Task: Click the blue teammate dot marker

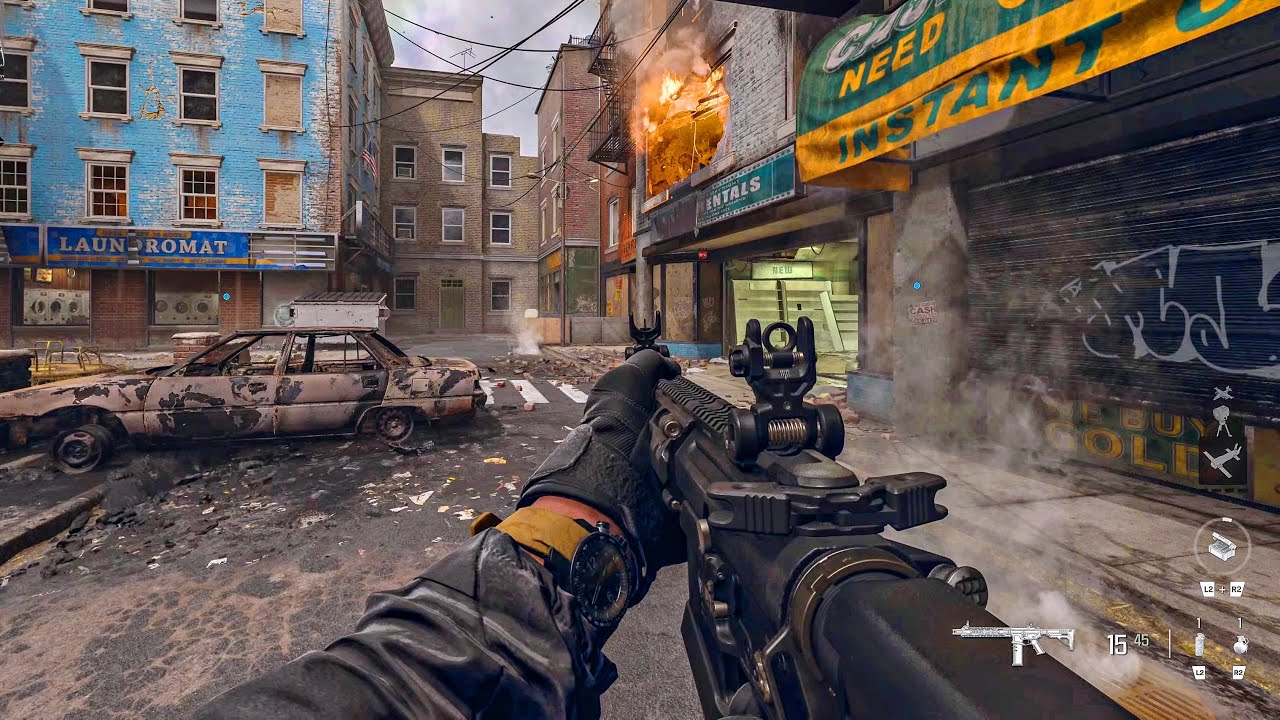Action: (x=917, y=286)
